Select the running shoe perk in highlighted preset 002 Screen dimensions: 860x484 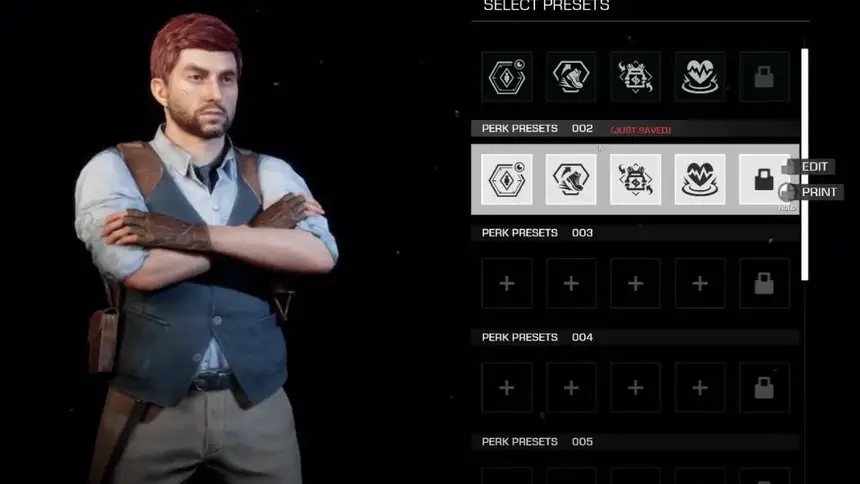(571, 180)
